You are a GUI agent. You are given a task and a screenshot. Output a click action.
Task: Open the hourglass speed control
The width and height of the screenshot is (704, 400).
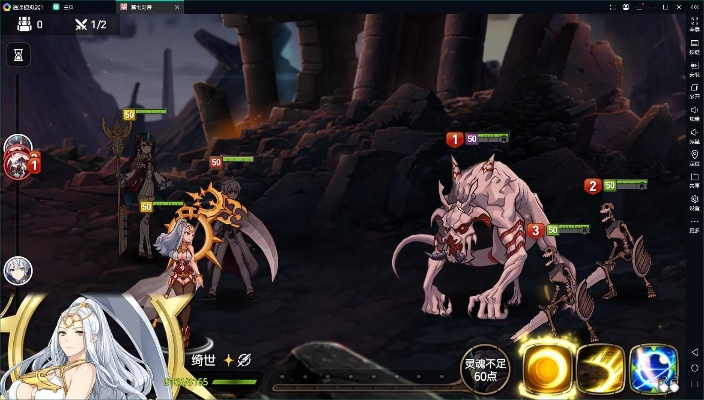[17, 55]
